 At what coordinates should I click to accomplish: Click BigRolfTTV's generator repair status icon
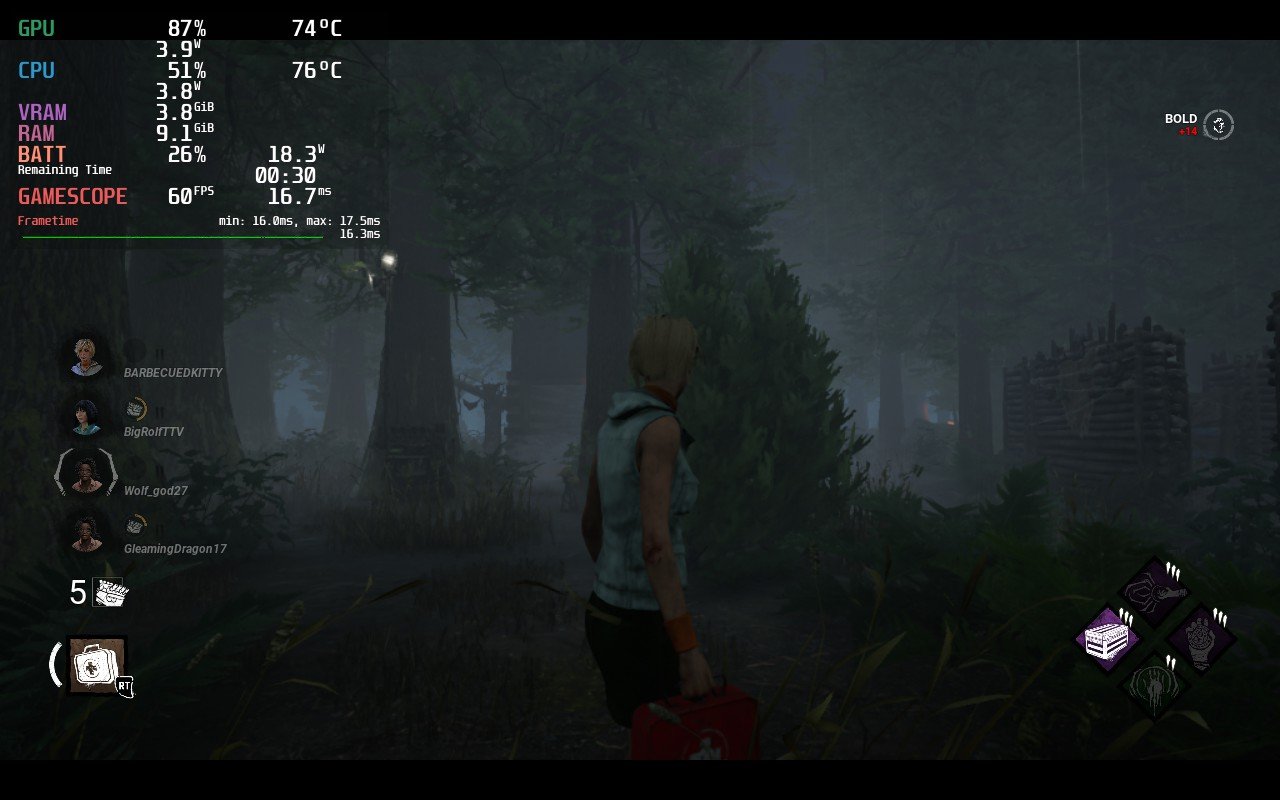click(x=136, y=408)
